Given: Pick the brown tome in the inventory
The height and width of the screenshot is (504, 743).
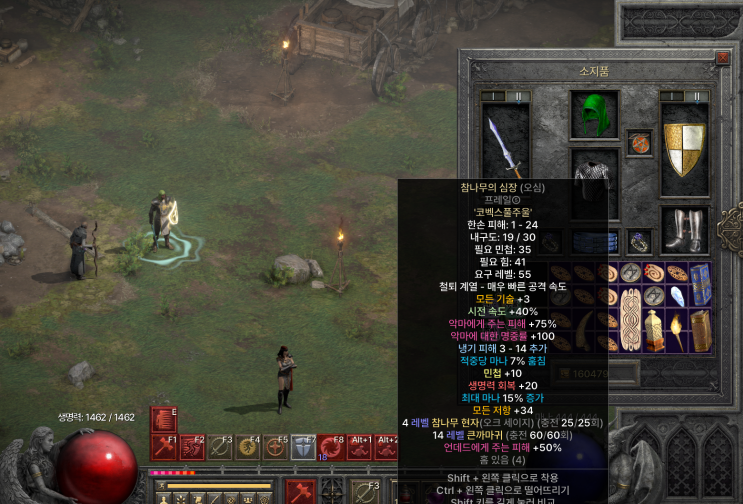Looking at the screenshot, I should (700, 331).
